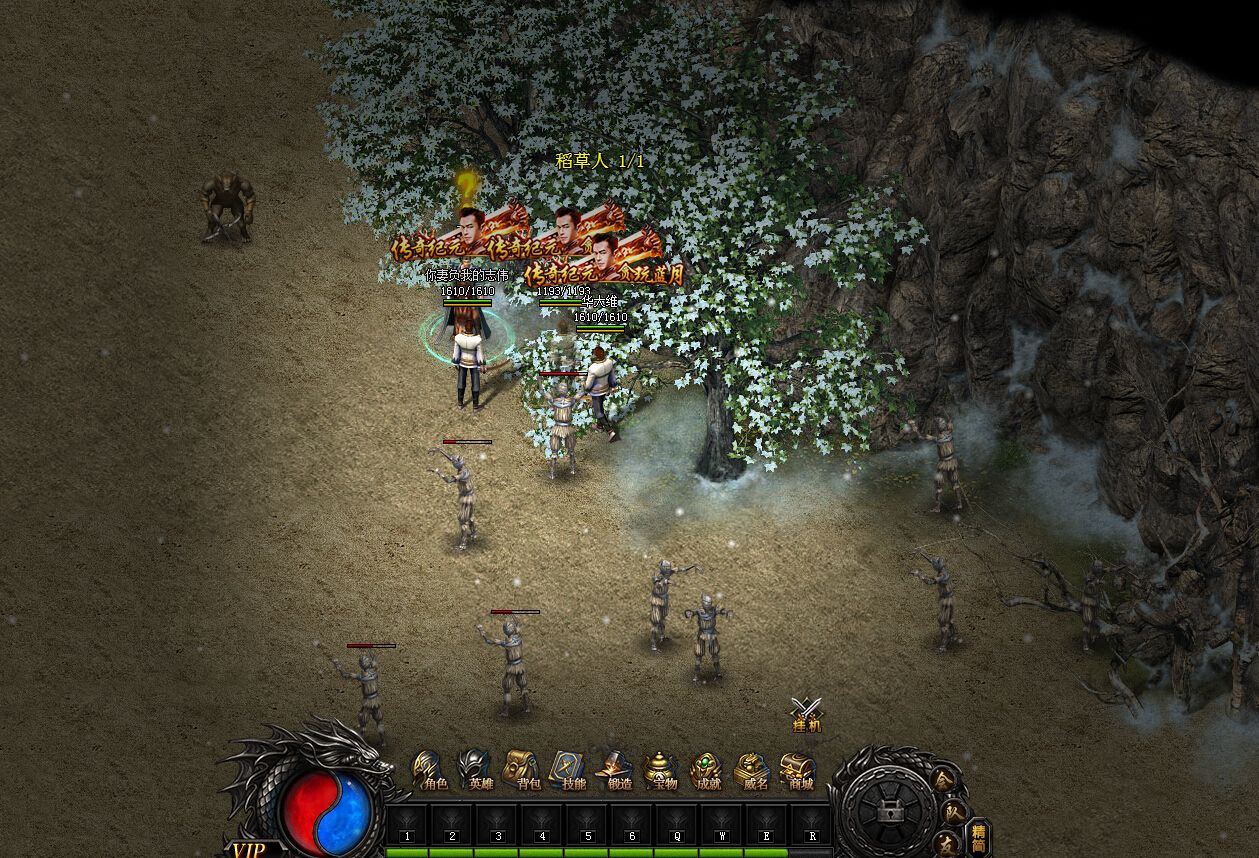
Task: Open the 角色 character panel
Action: click(430, 771)
